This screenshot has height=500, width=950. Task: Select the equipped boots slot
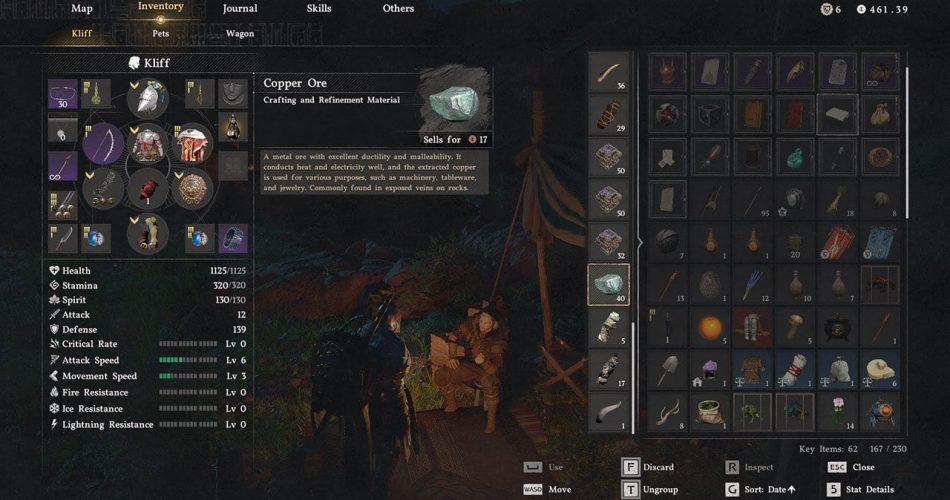[147, 235]
